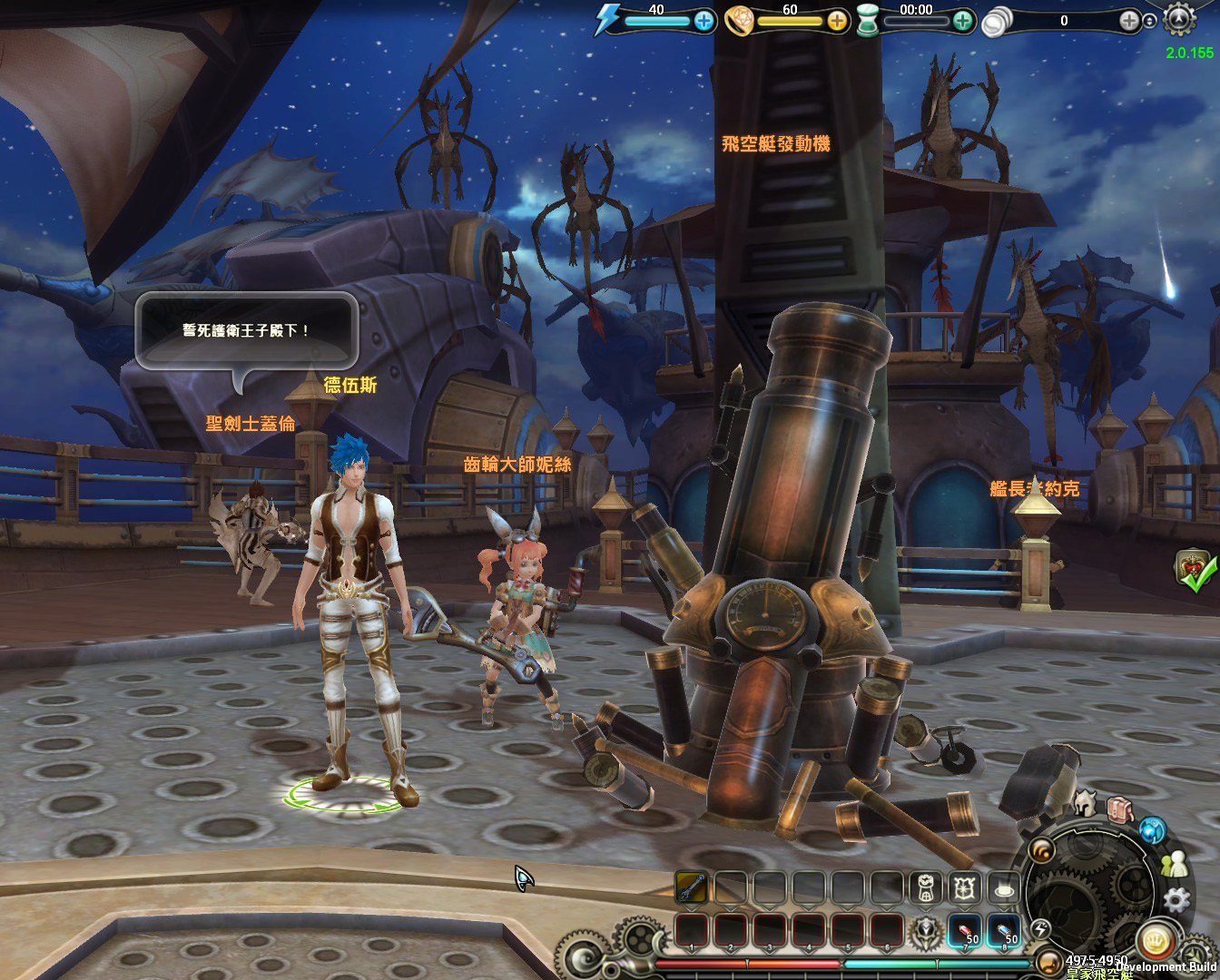Screen dimensions: 1220x980
Task: Toggle the small up-down arrow next to coins
Action: point(1150,22)
